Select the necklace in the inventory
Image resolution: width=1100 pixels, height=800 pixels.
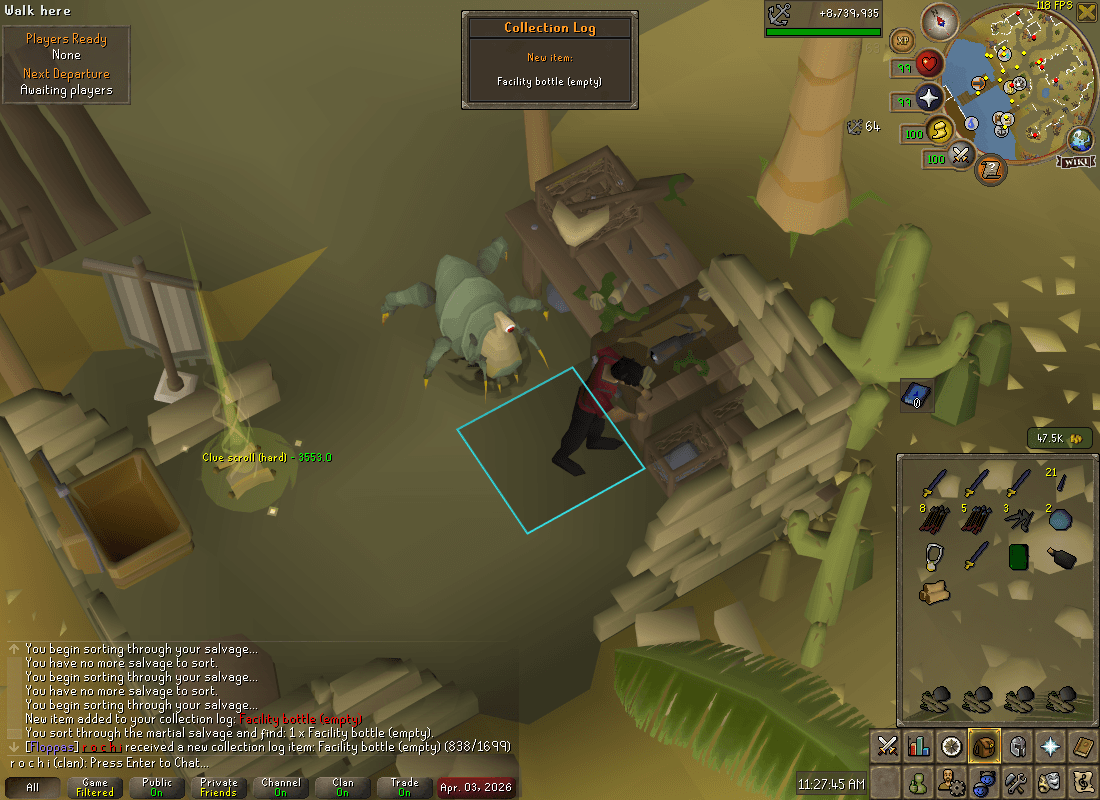[933, 557]
